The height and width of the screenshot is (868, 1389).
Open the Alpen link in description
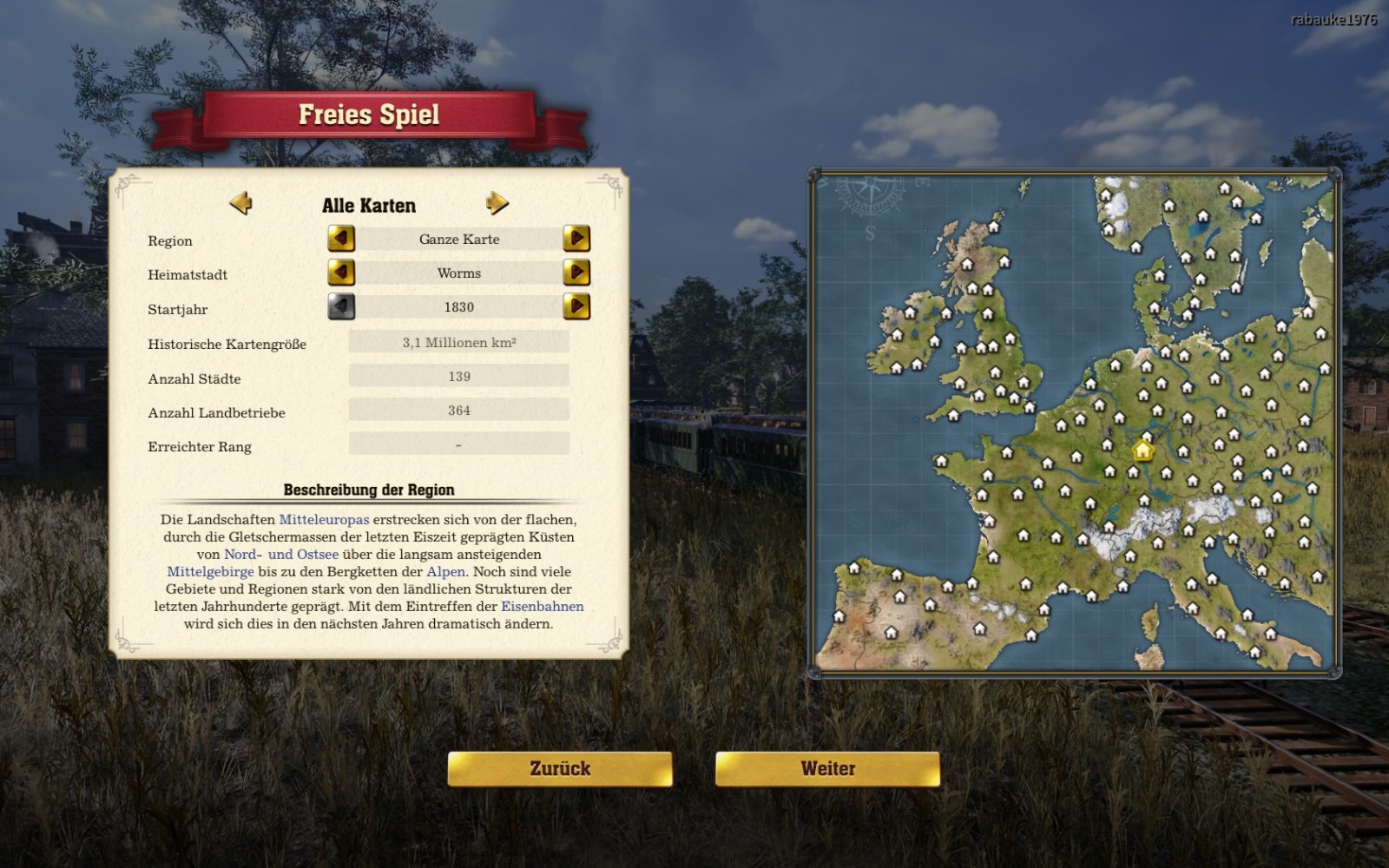click(x=445, y=572)
